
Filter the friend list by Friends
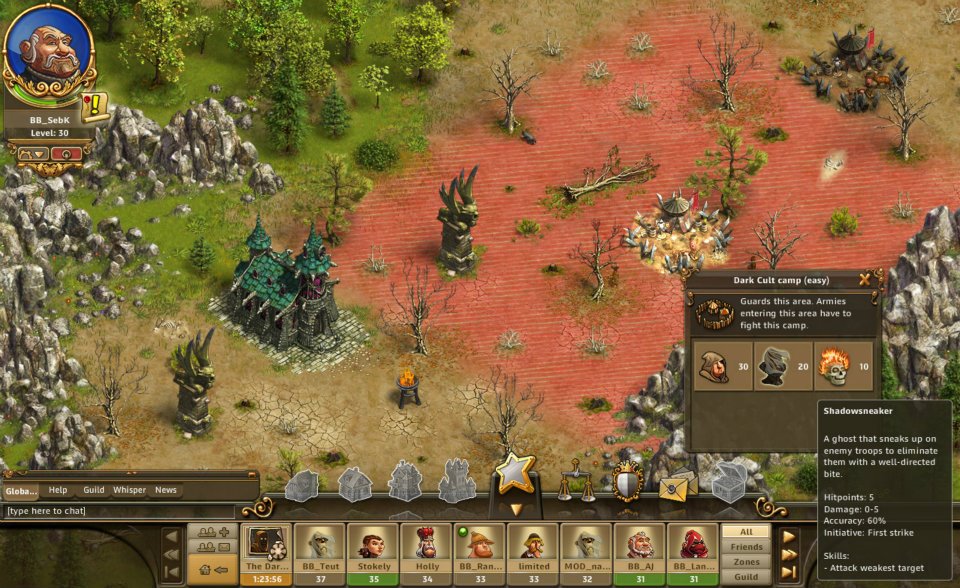tap(746, 547)
